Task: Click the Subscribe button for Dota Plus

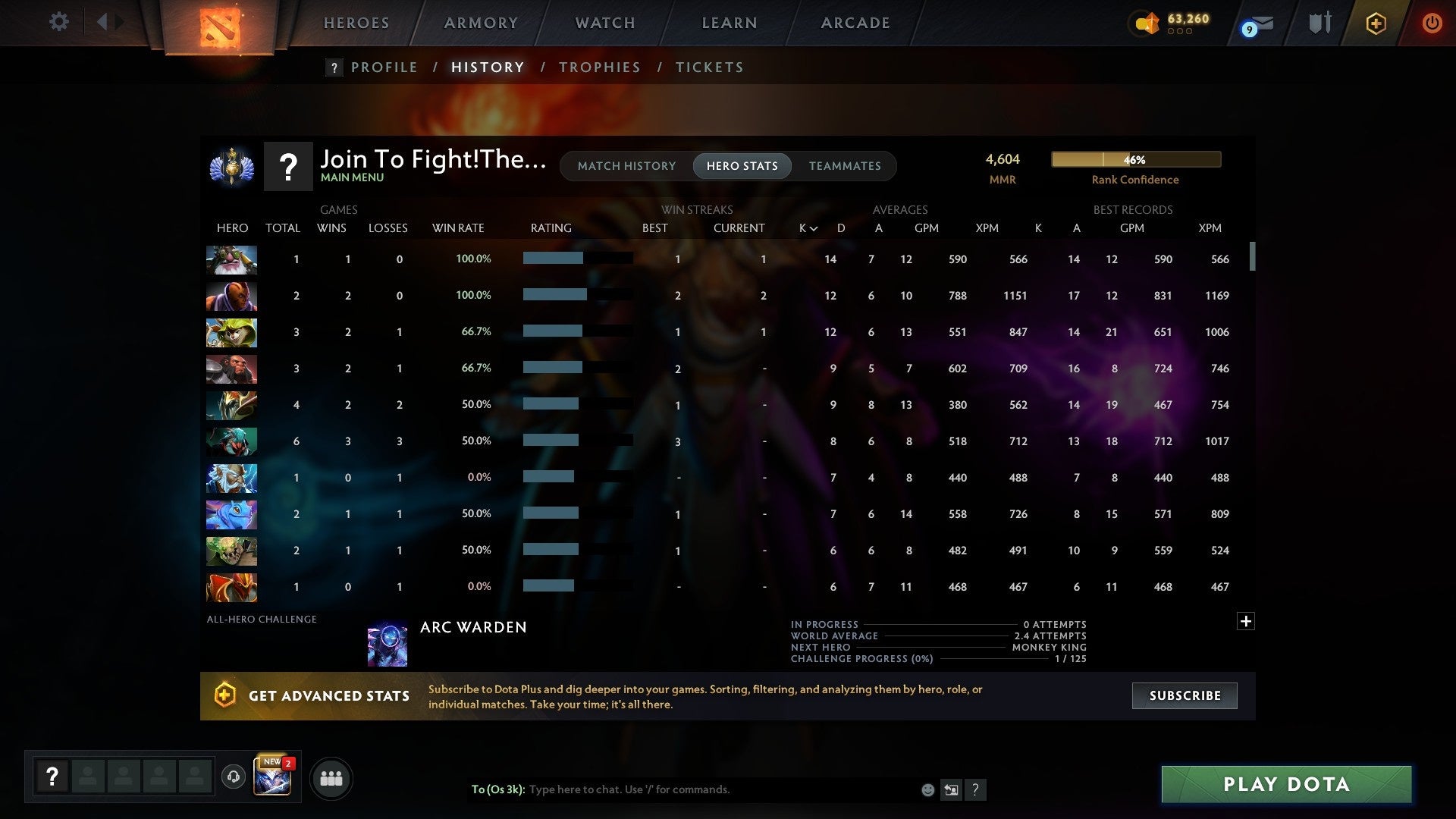Action: pyautogui.click(x=1184, y=695)
